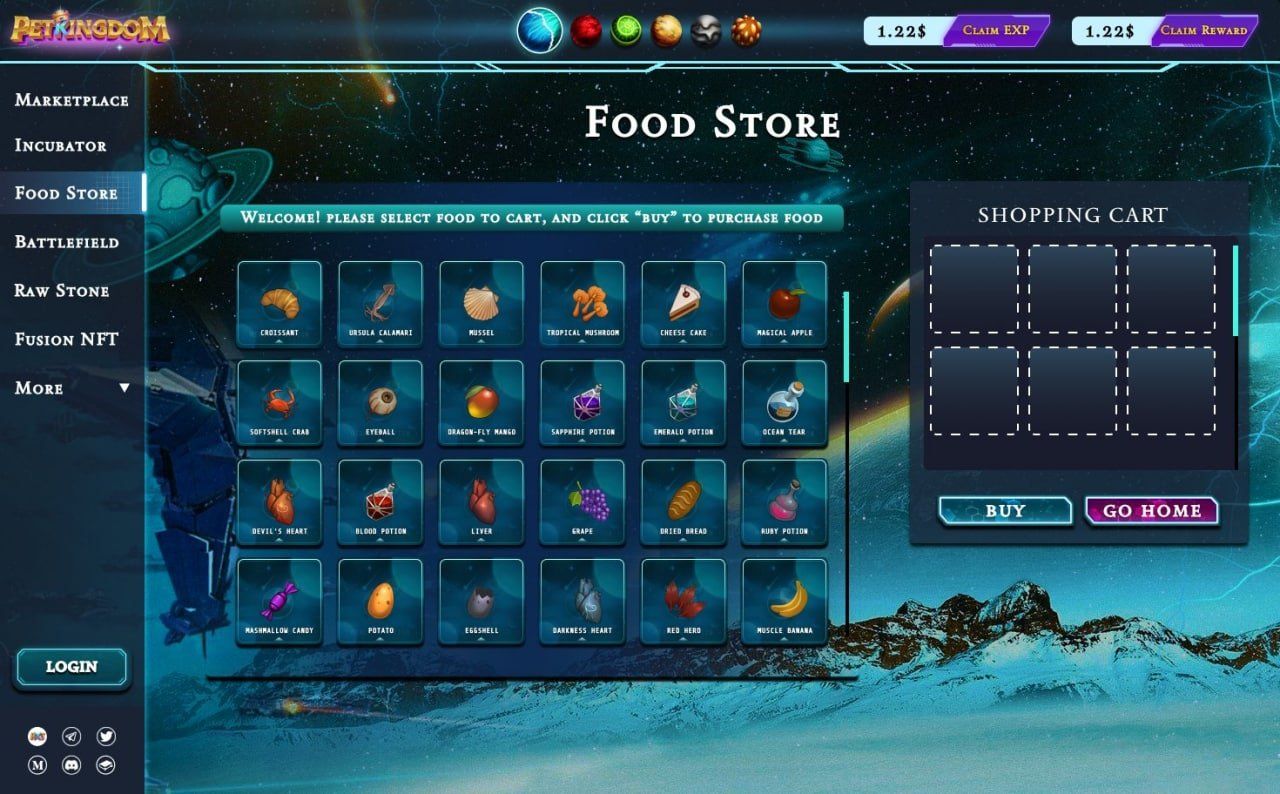1280x794 pixels.
Task: Open the Discord community link
Action: 71,765
